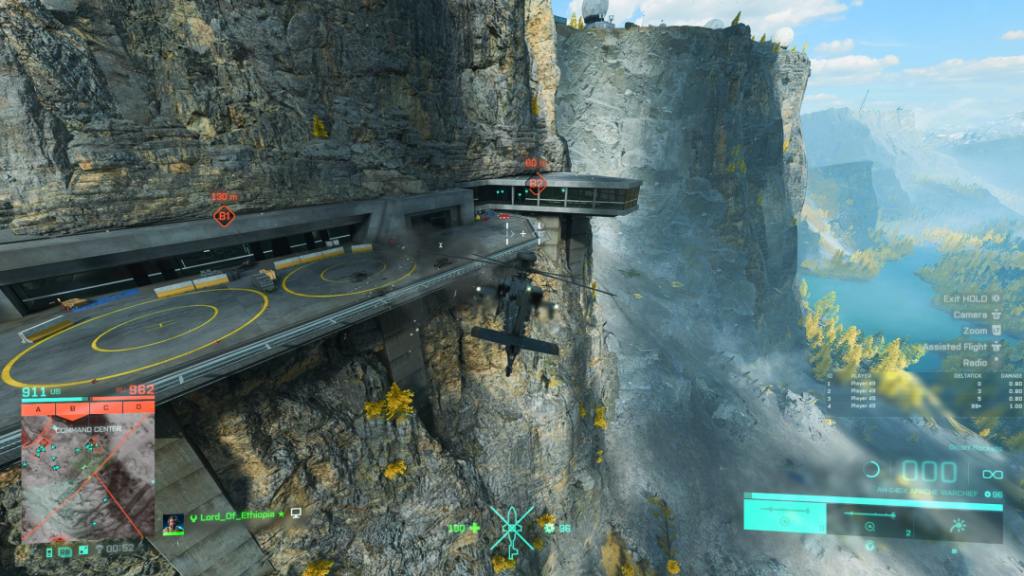Click the B1 objective marker
Screen dimensions: 1024x576
coord(225,214)
